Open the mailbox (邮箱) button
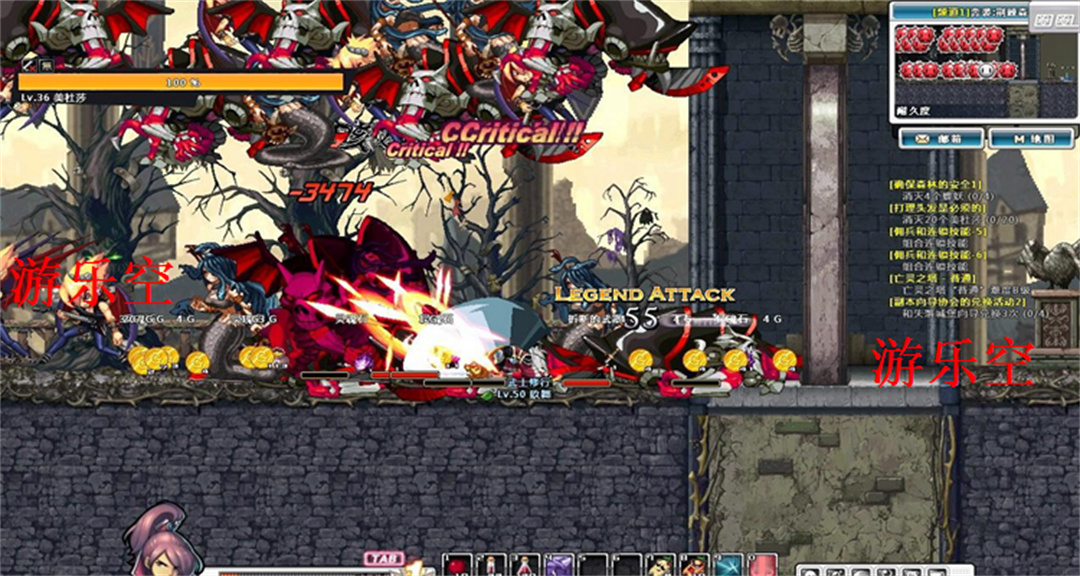The height and width of the screenshot is (576, 1080). click(x=939, y=139)
